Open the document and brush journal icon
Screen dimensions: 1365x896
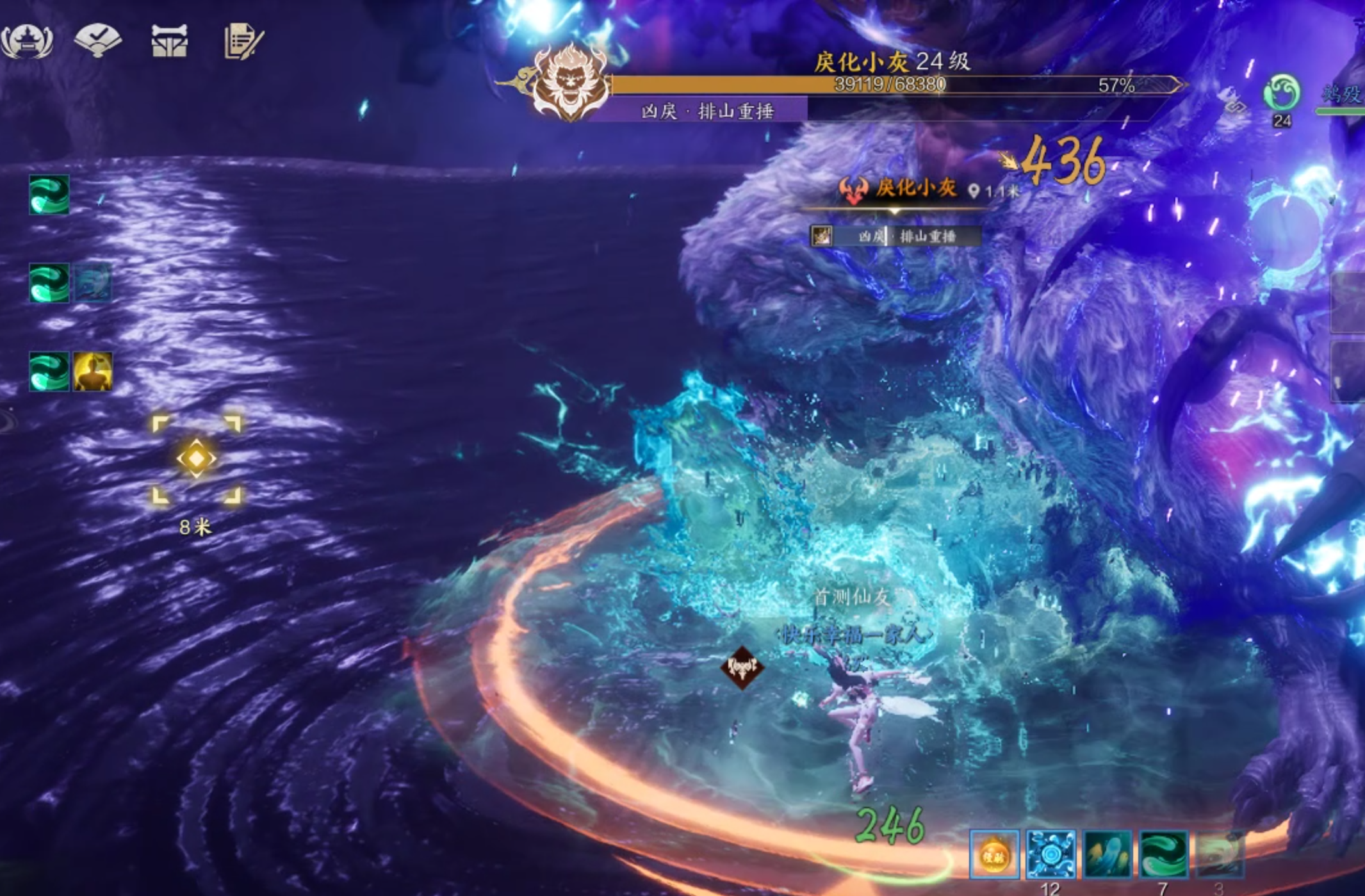pyautogui.click(x=243, y=41)
